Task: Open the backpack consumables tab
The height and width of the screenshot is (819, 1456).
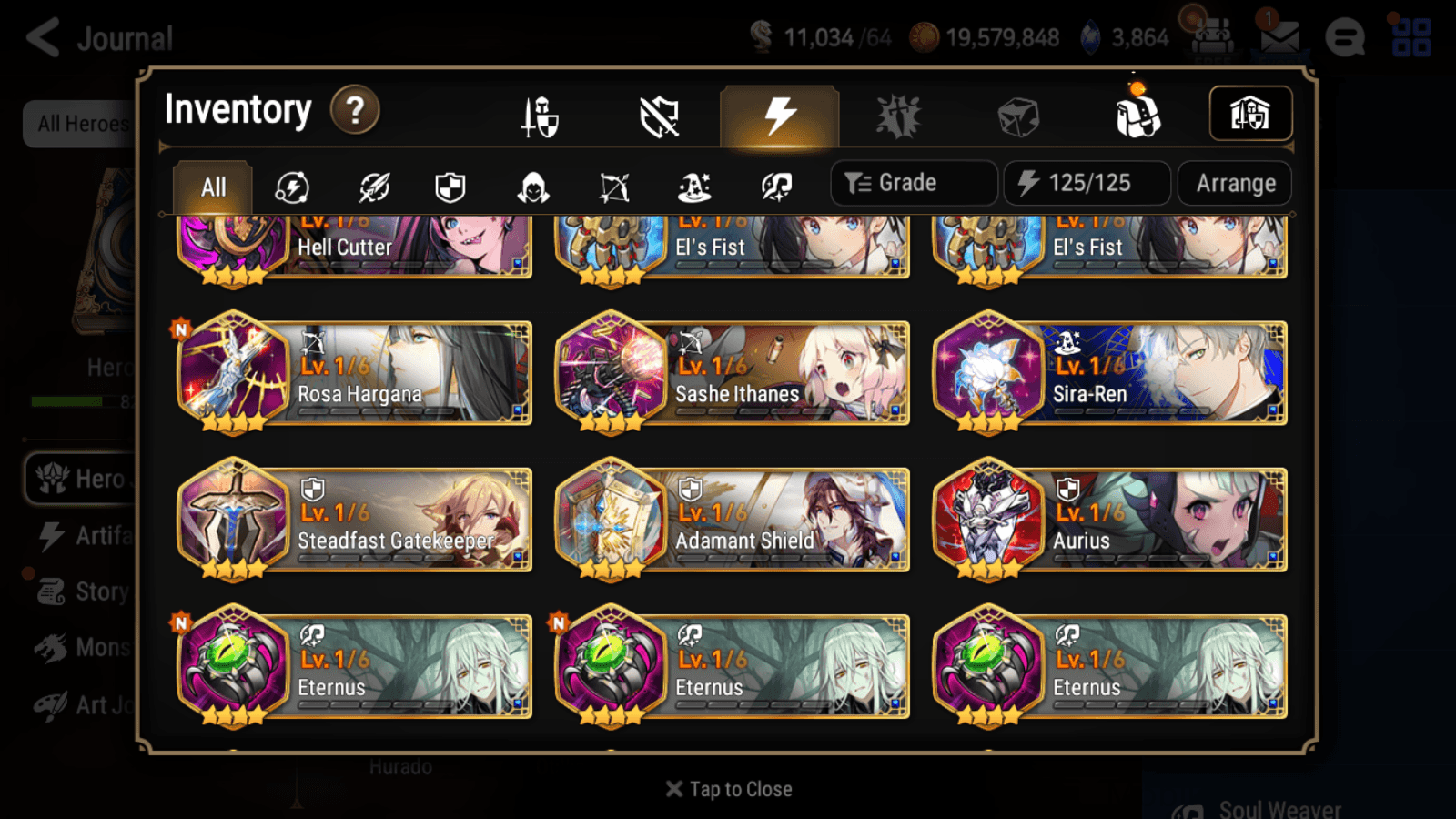Action: (1137, 114)
